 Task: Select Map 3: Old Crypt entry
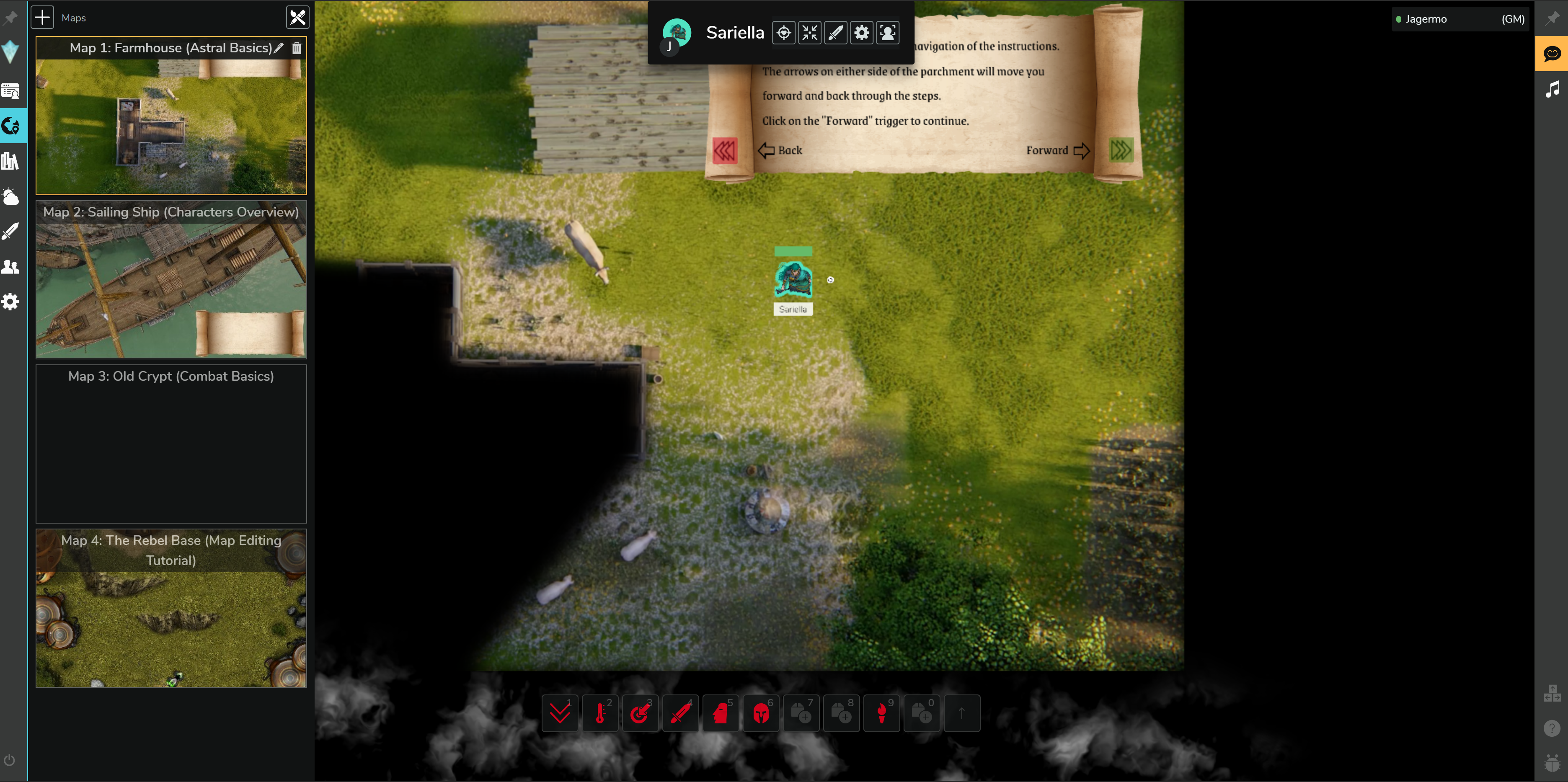click(x=171, y=443)
